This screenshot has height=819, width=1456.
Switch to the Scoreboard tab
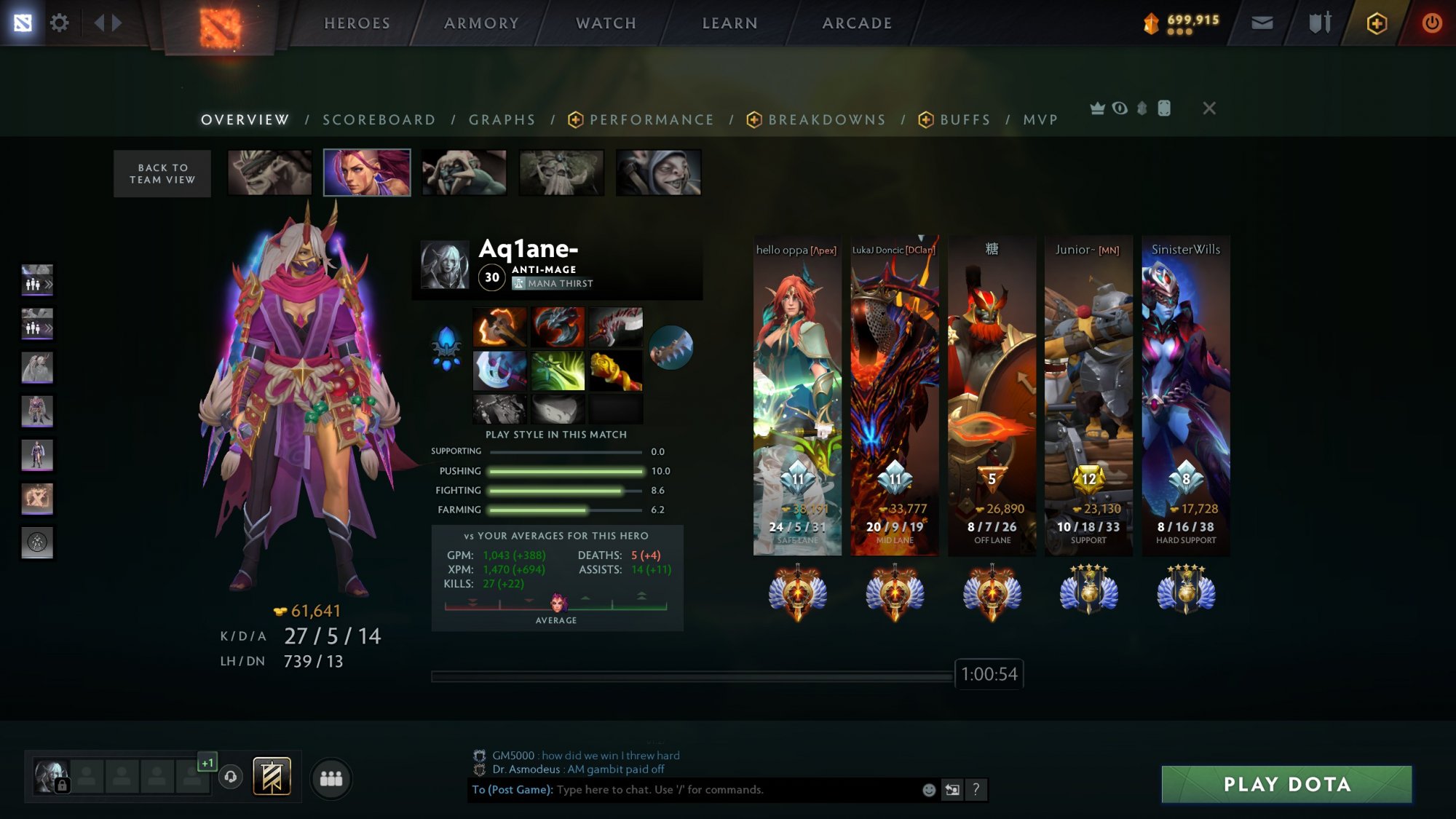tap(379, 120)
